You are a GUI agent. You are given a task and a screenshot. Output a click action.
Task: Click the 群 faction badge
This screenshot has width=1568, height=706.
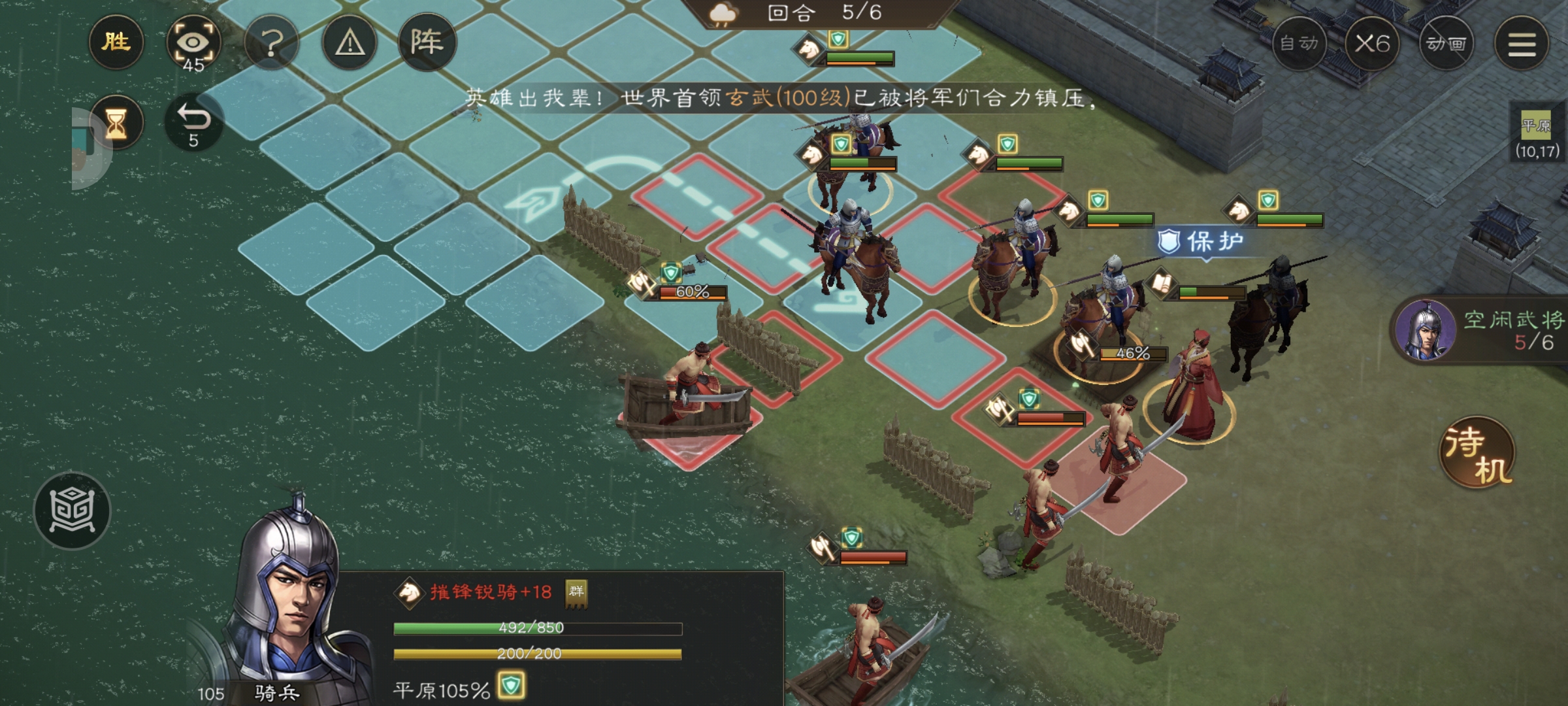[576, 592]
